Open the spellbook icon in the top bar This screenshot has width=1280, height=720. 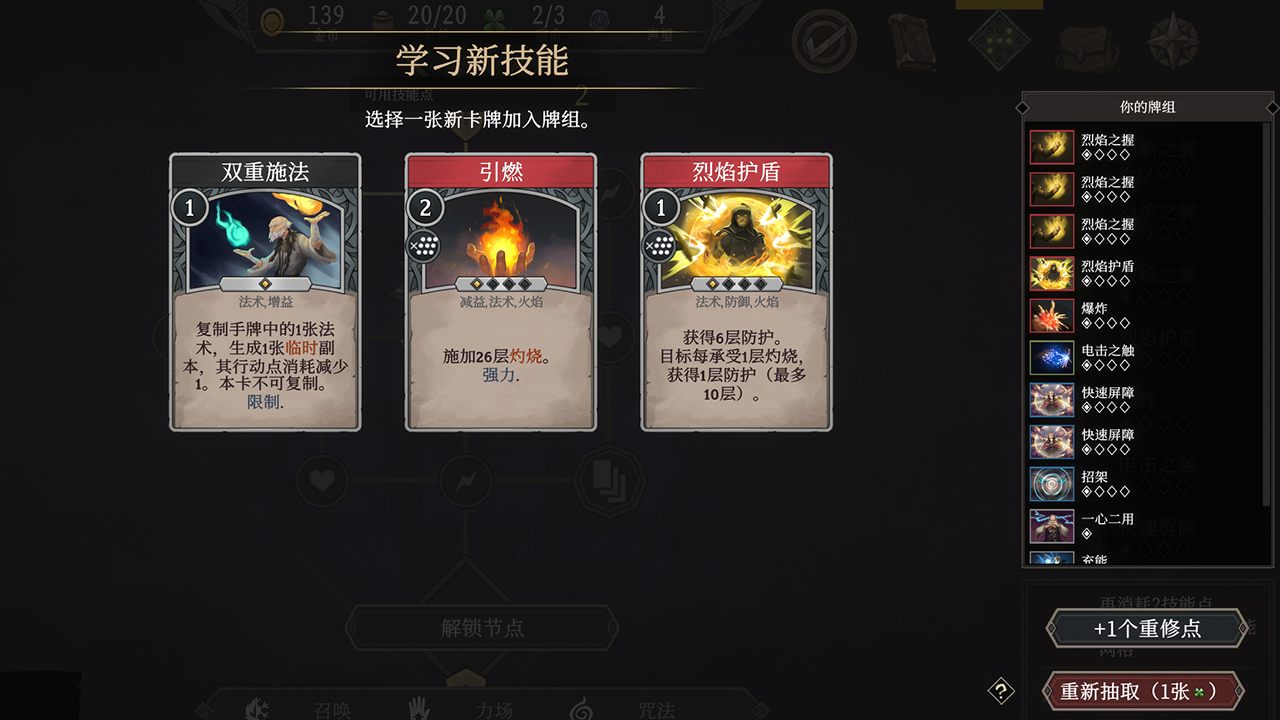pyautogui.click(x=913, y=45)
